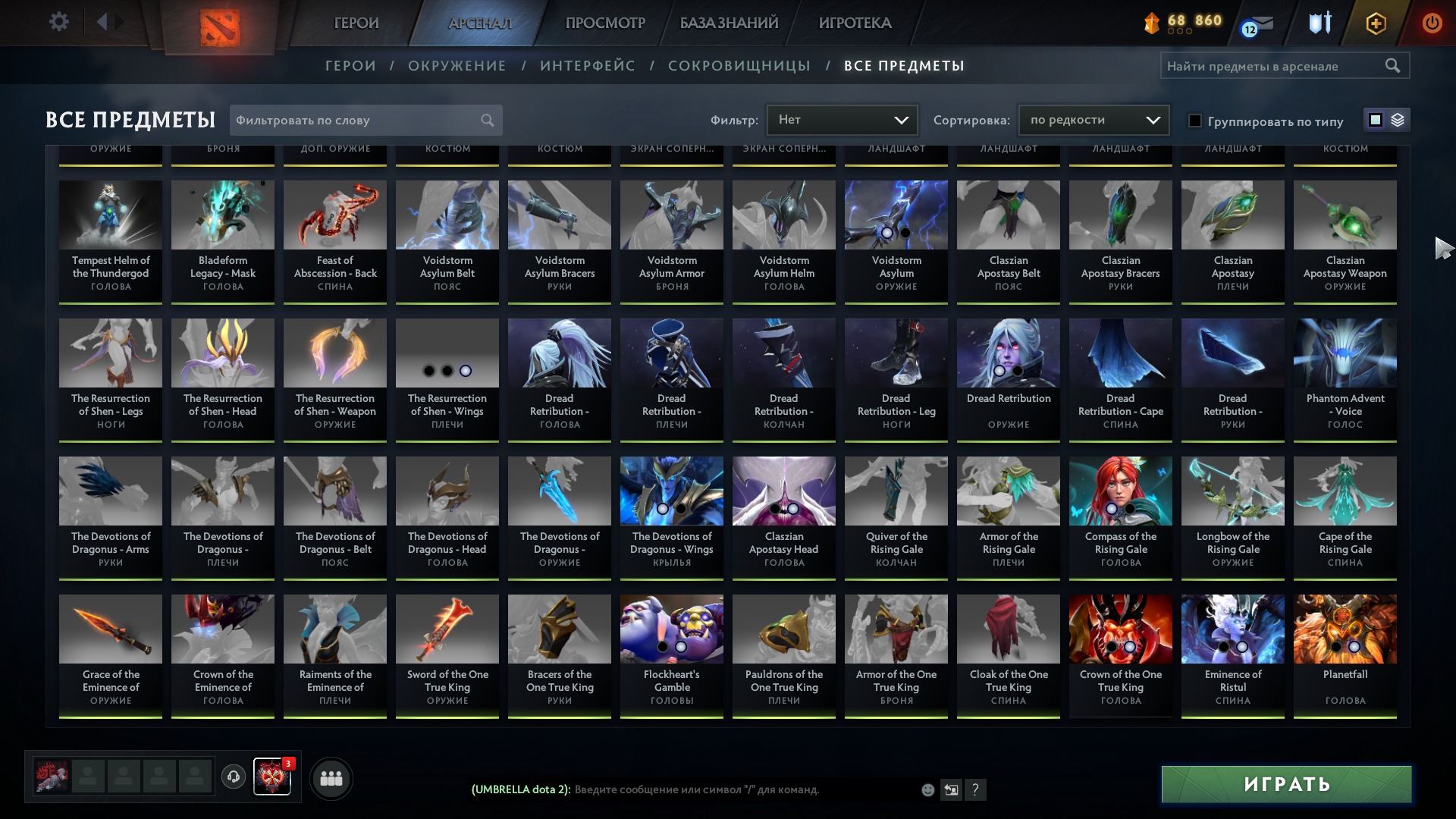Enable Группировать по типу checkbox
This screenshot has width=1456, height=819.
coord(1194,120)
